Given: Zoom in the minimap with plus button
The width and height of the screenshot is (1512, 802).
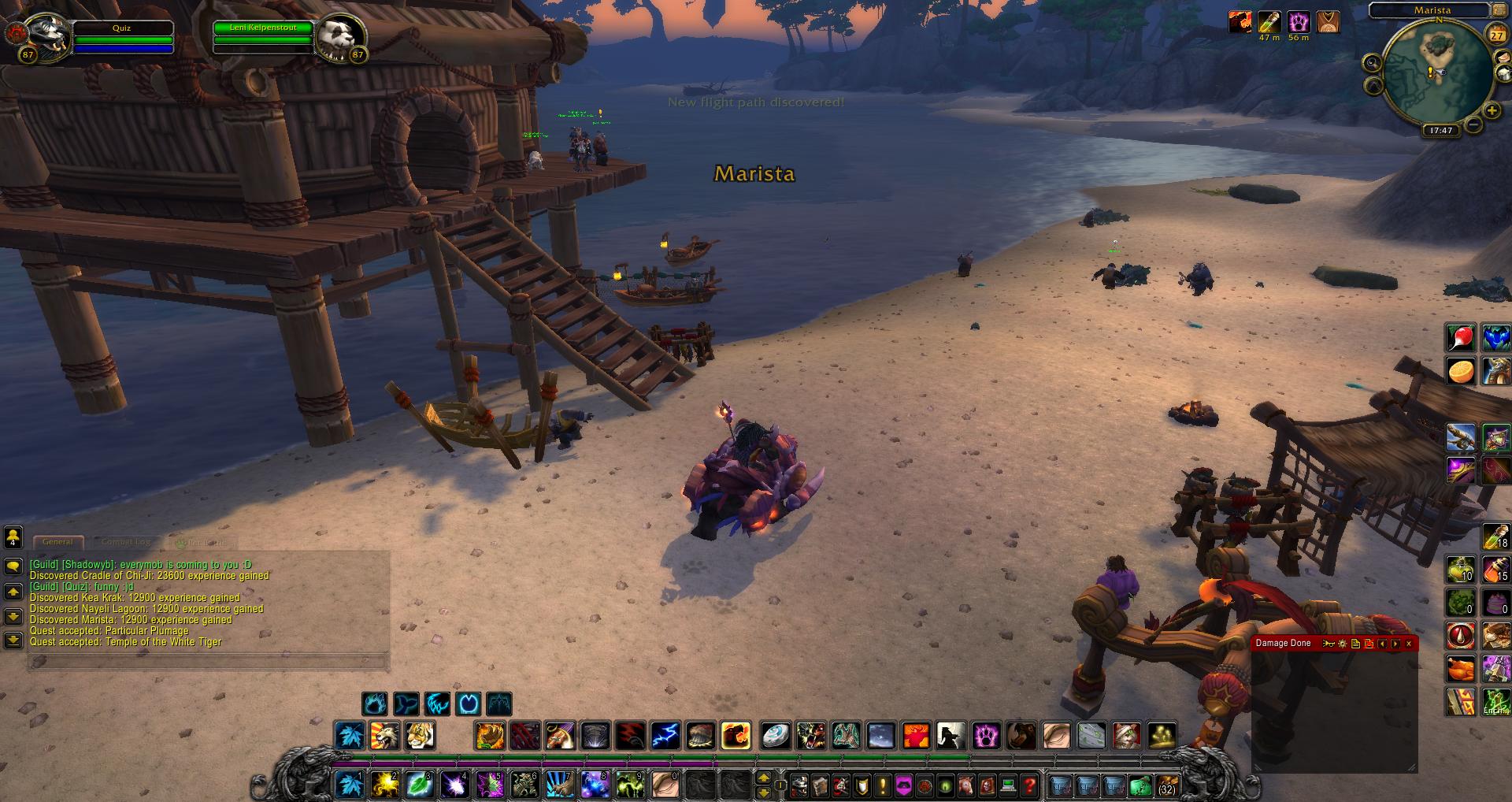Looking at the screenshot, I should coord(1491,111).
